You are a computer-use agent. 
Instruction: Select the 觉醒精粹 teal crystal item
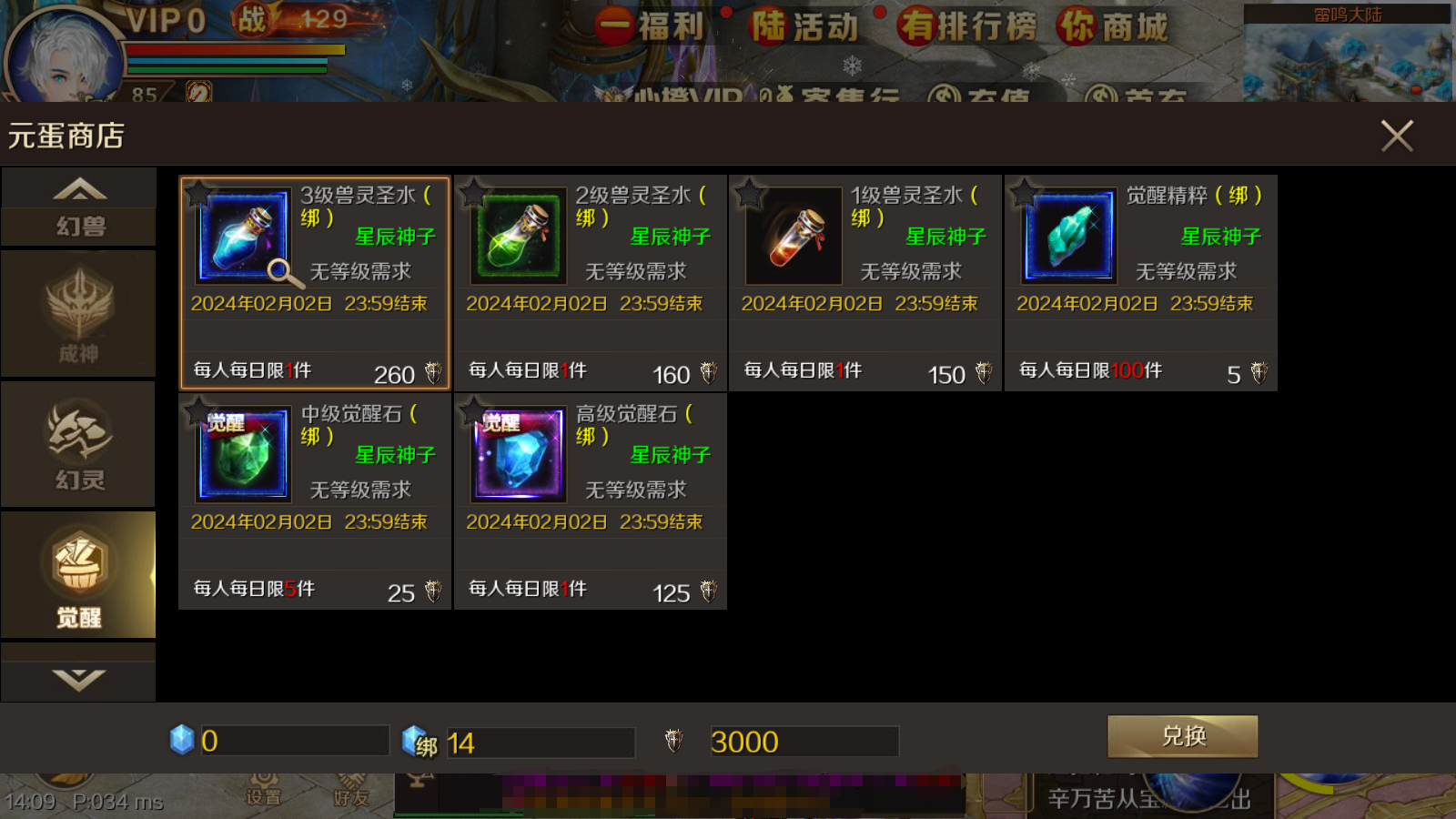coord(1069,237)
